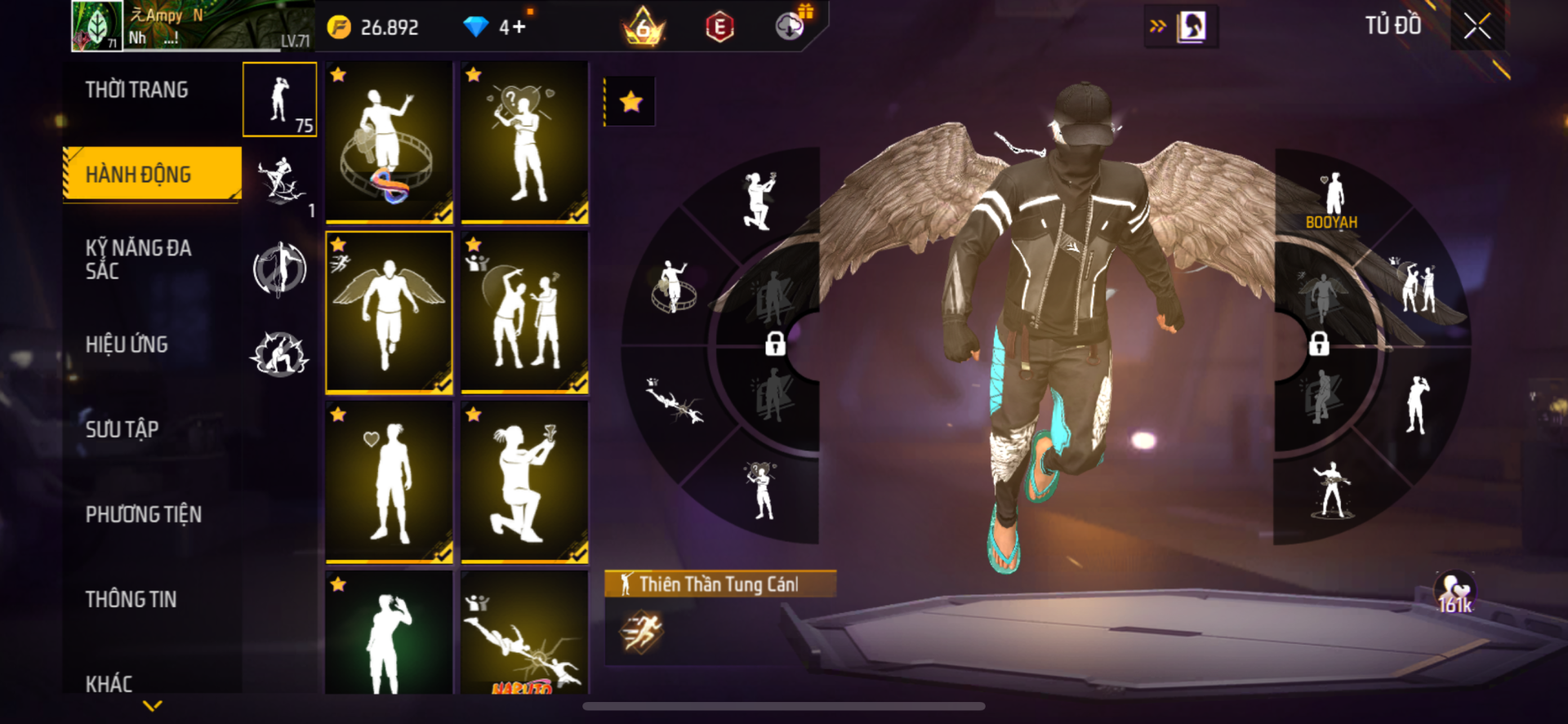This screenshot has width=1568, height=724.
Task: Show the Thông Tin section
Action: click(131, 599)
